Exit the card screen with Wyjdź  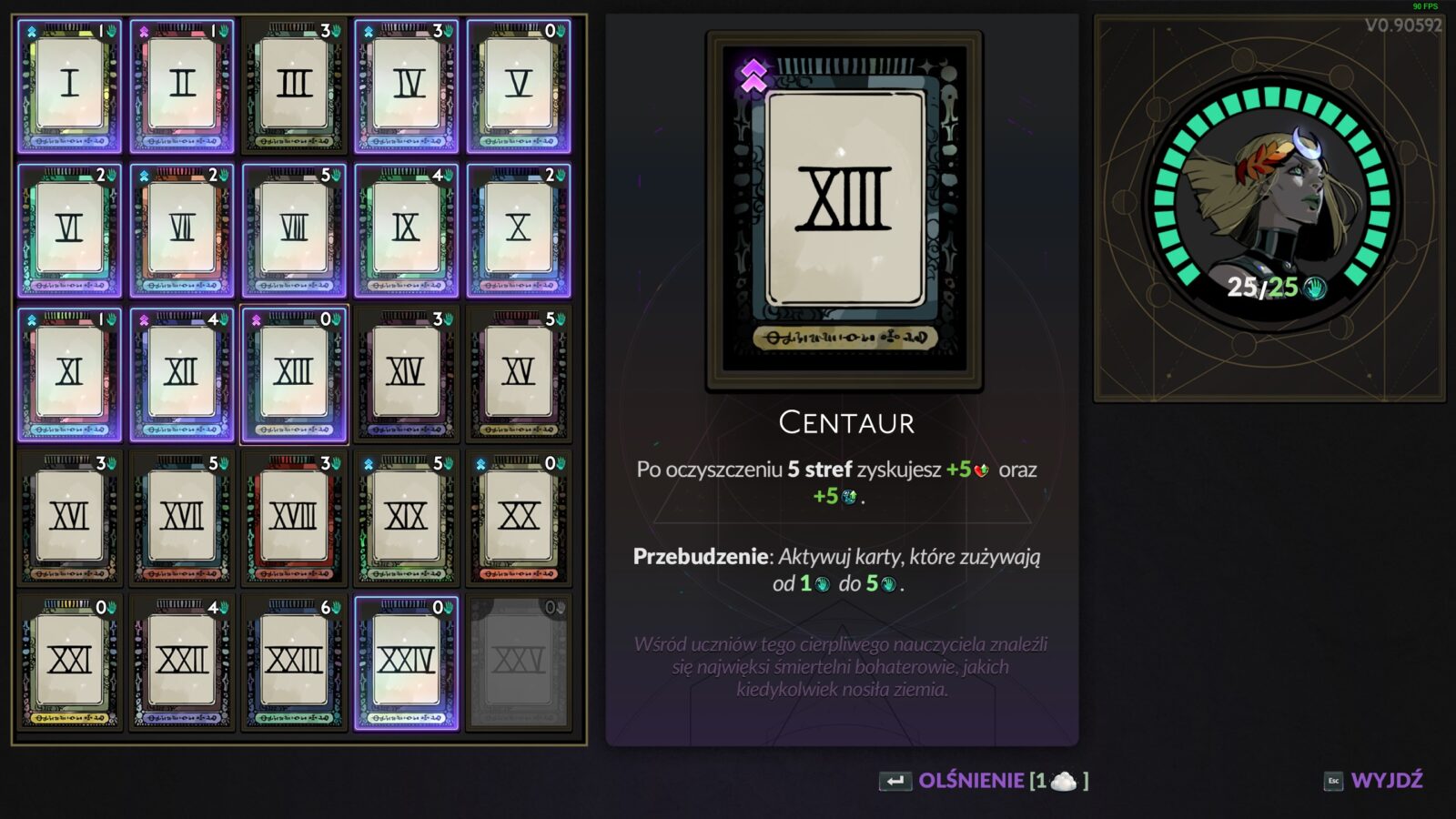[x=1374, y=781]
